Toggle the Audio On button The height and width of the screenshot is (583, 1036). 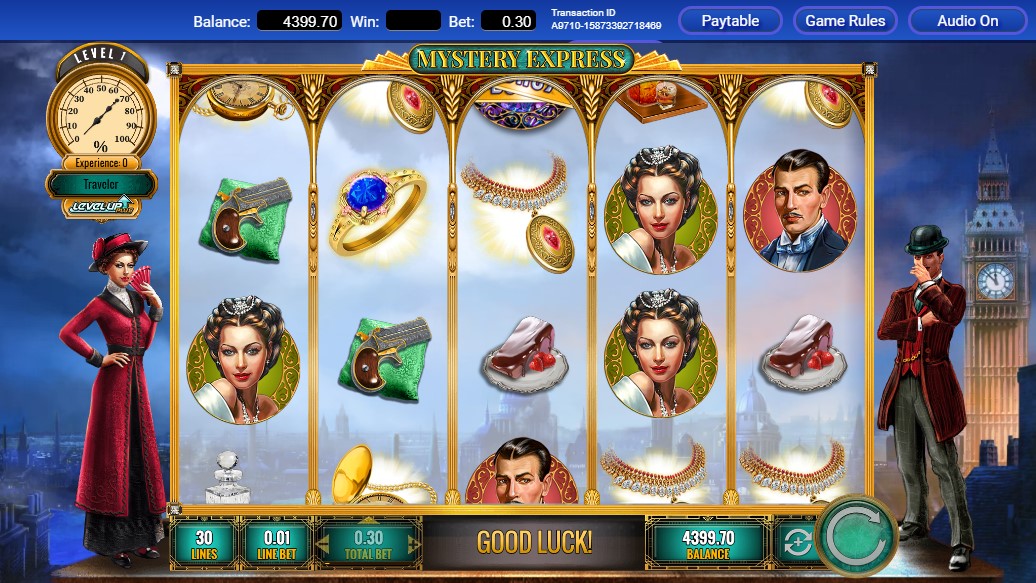[x=967, y=20]
